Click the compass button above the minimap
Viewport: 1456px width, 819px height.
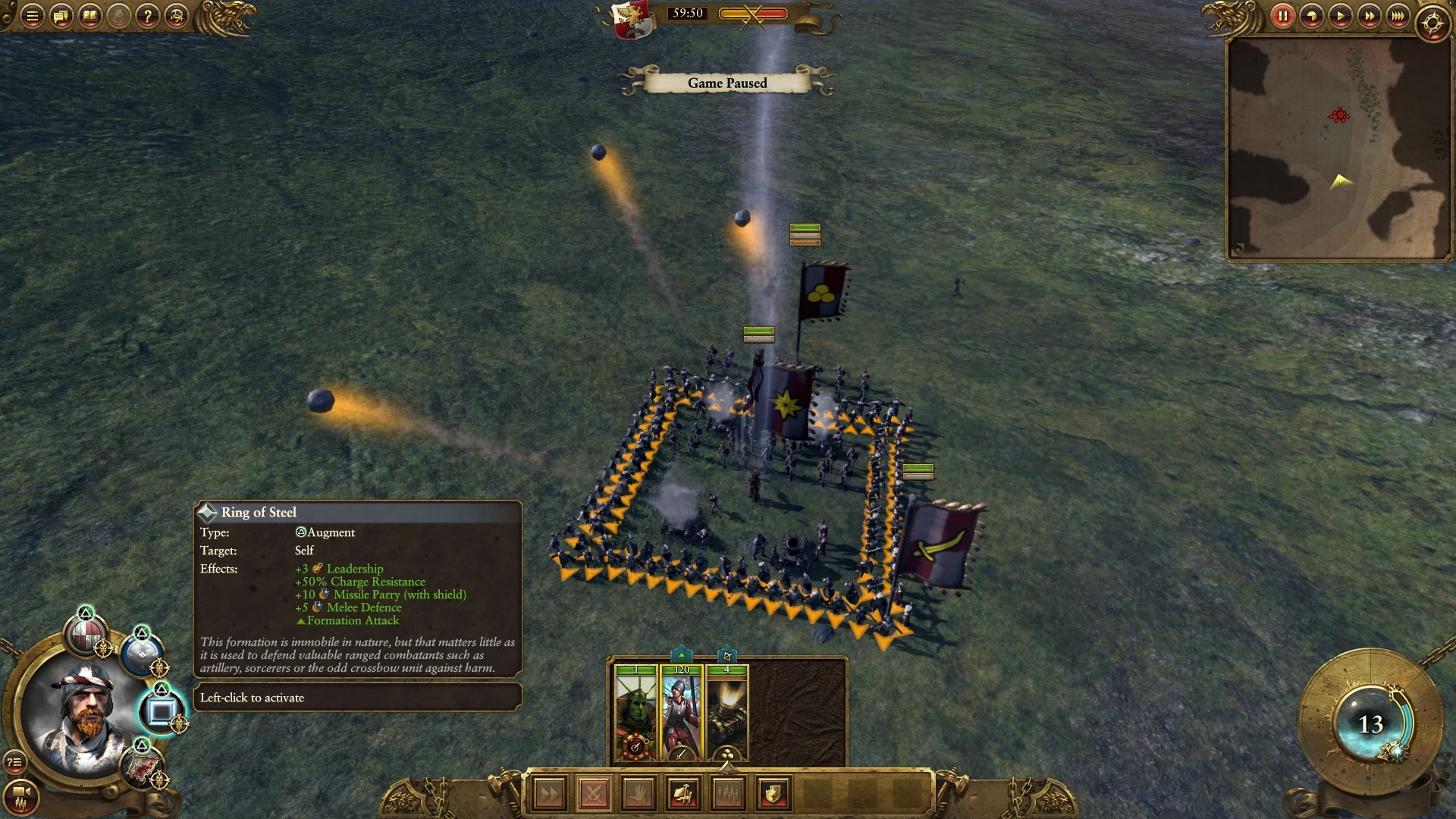[1432, 23]
